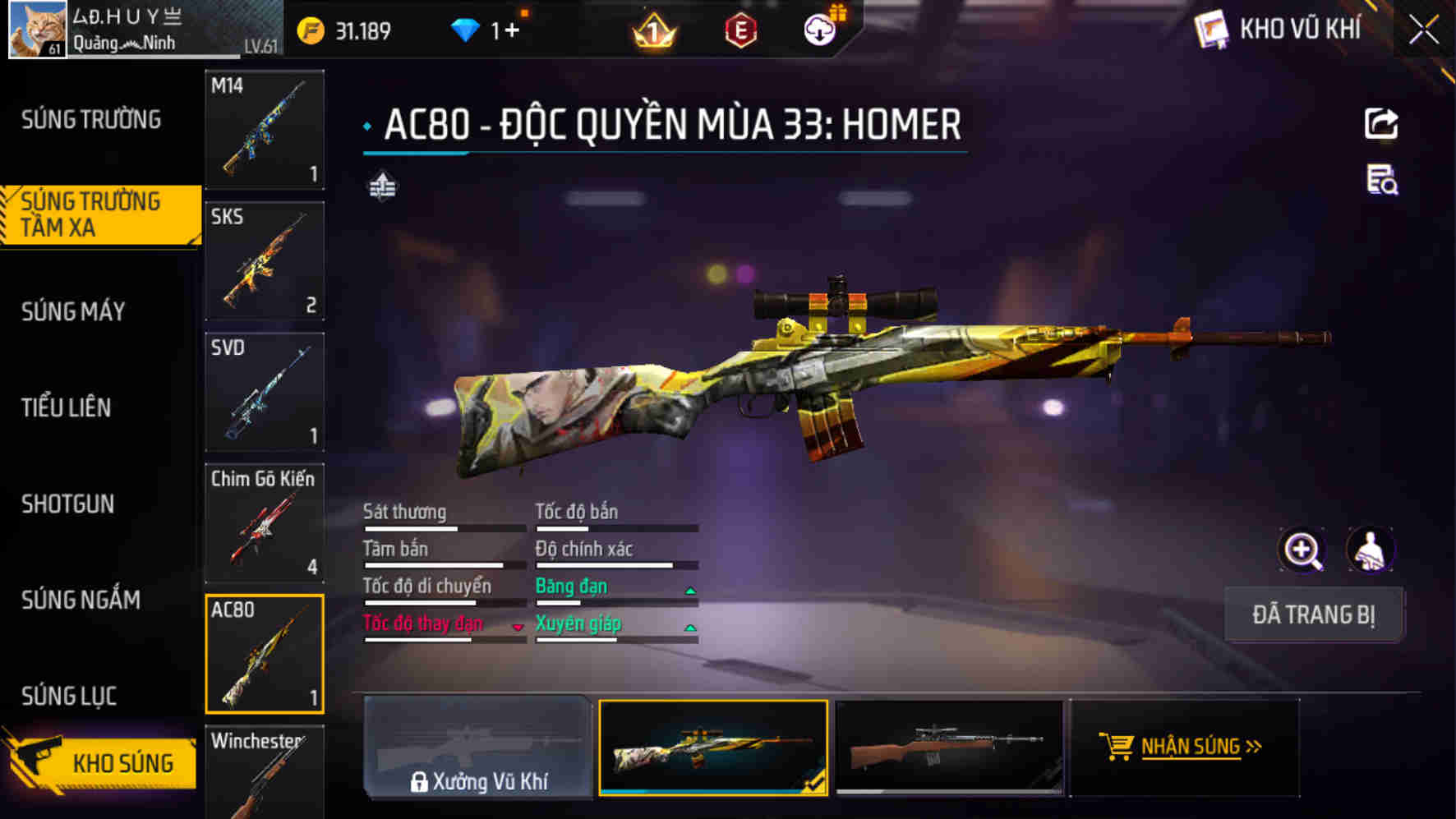The image size is (1456, 819).
Task: Open the share weapon icon
Action: pyautogui.click(x=1381, y=122)
